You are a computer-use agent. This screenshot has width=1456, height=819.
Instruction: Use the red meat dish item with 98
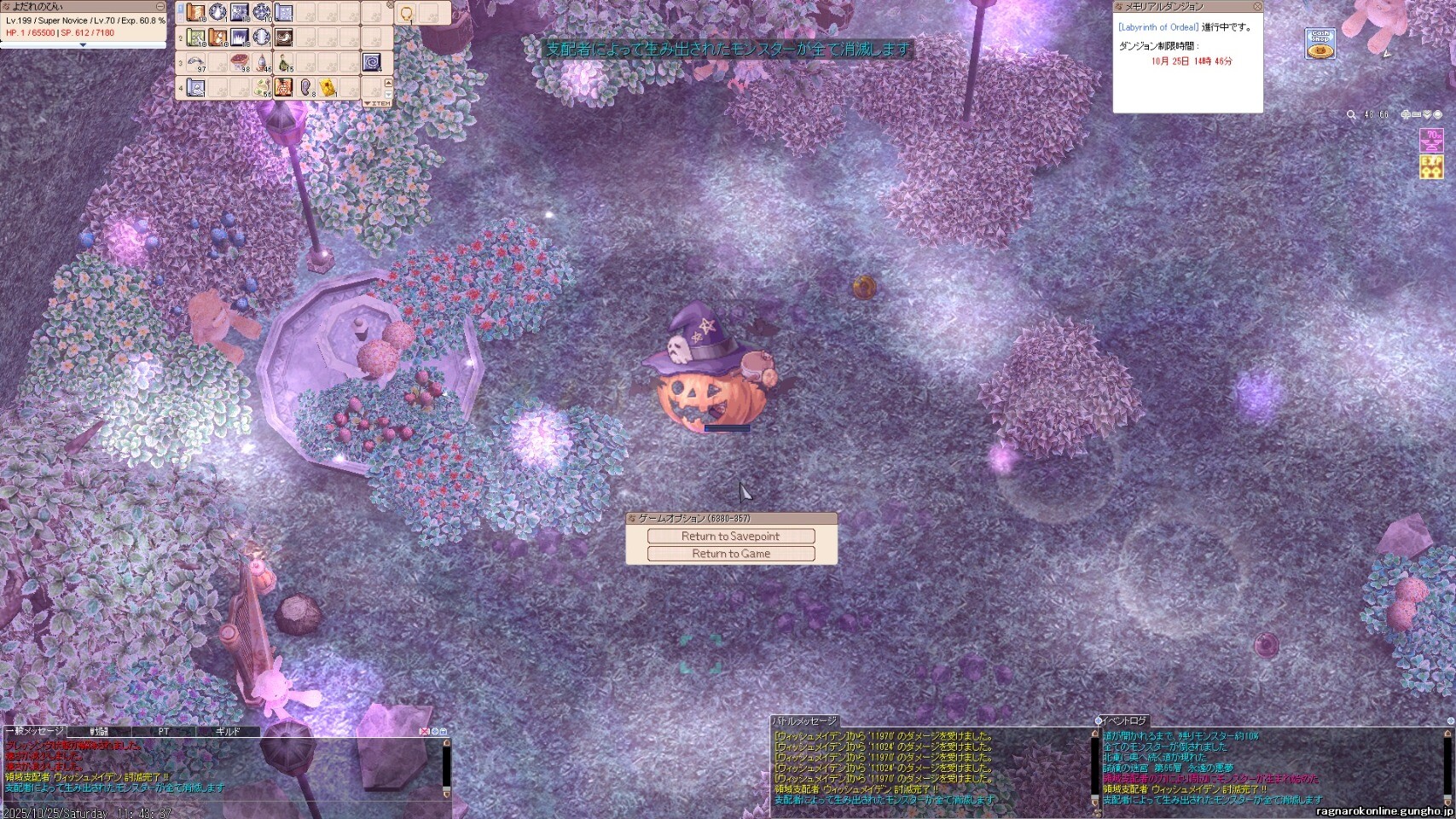pos(240,62)
